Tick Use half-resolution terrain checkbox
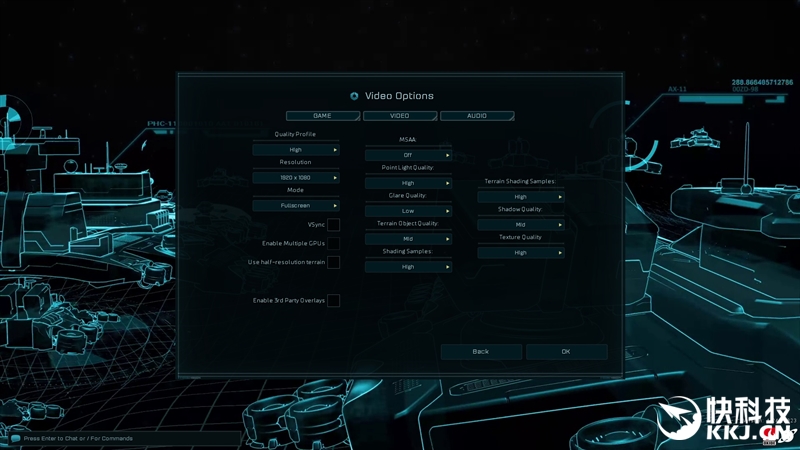Screen dimensions: 800x450 pos(333,262)
